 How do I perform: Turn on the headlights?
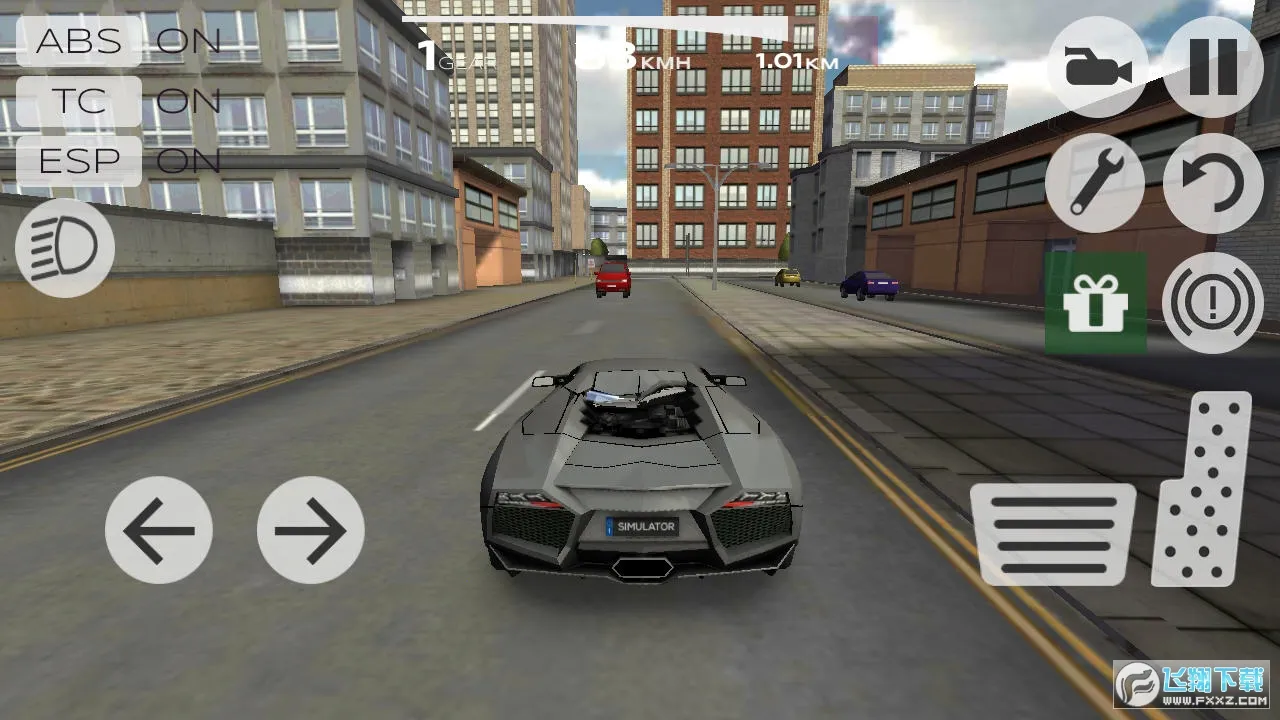tap(62, 247)
